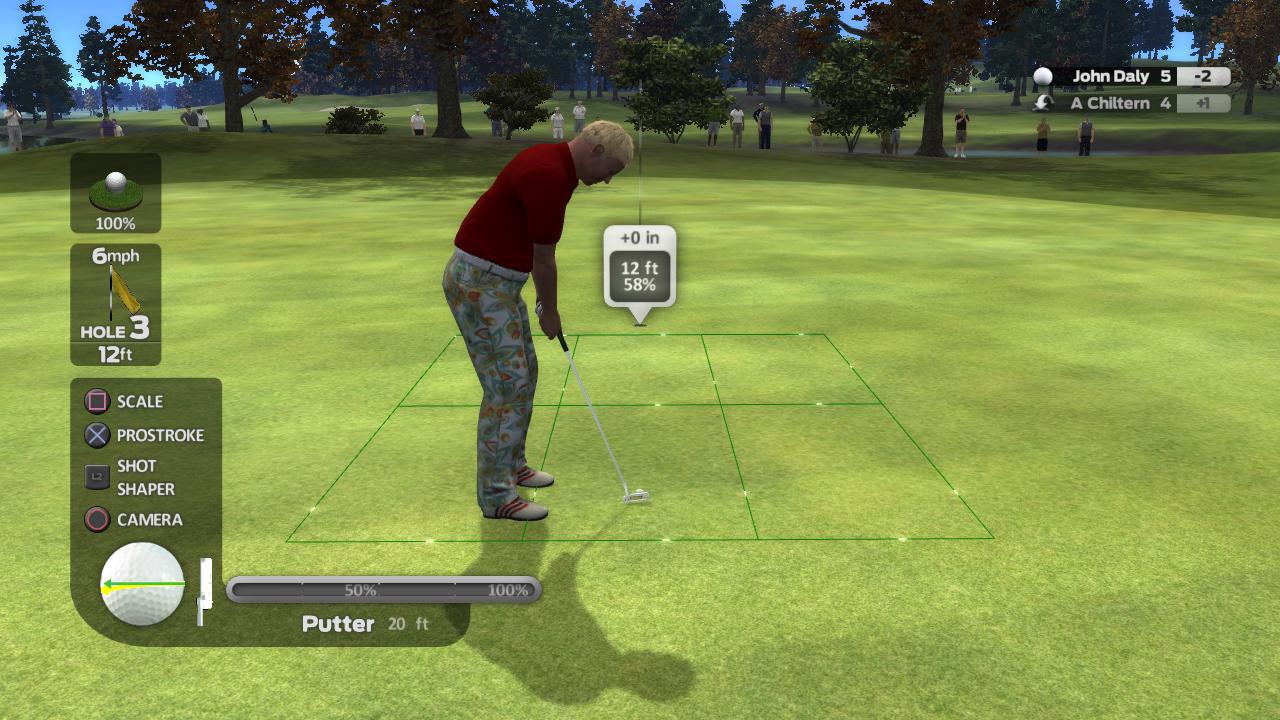Screen dimensions: 1280x720
Task: Click the golf ball aim indicator
Action: tap(140, 588)
